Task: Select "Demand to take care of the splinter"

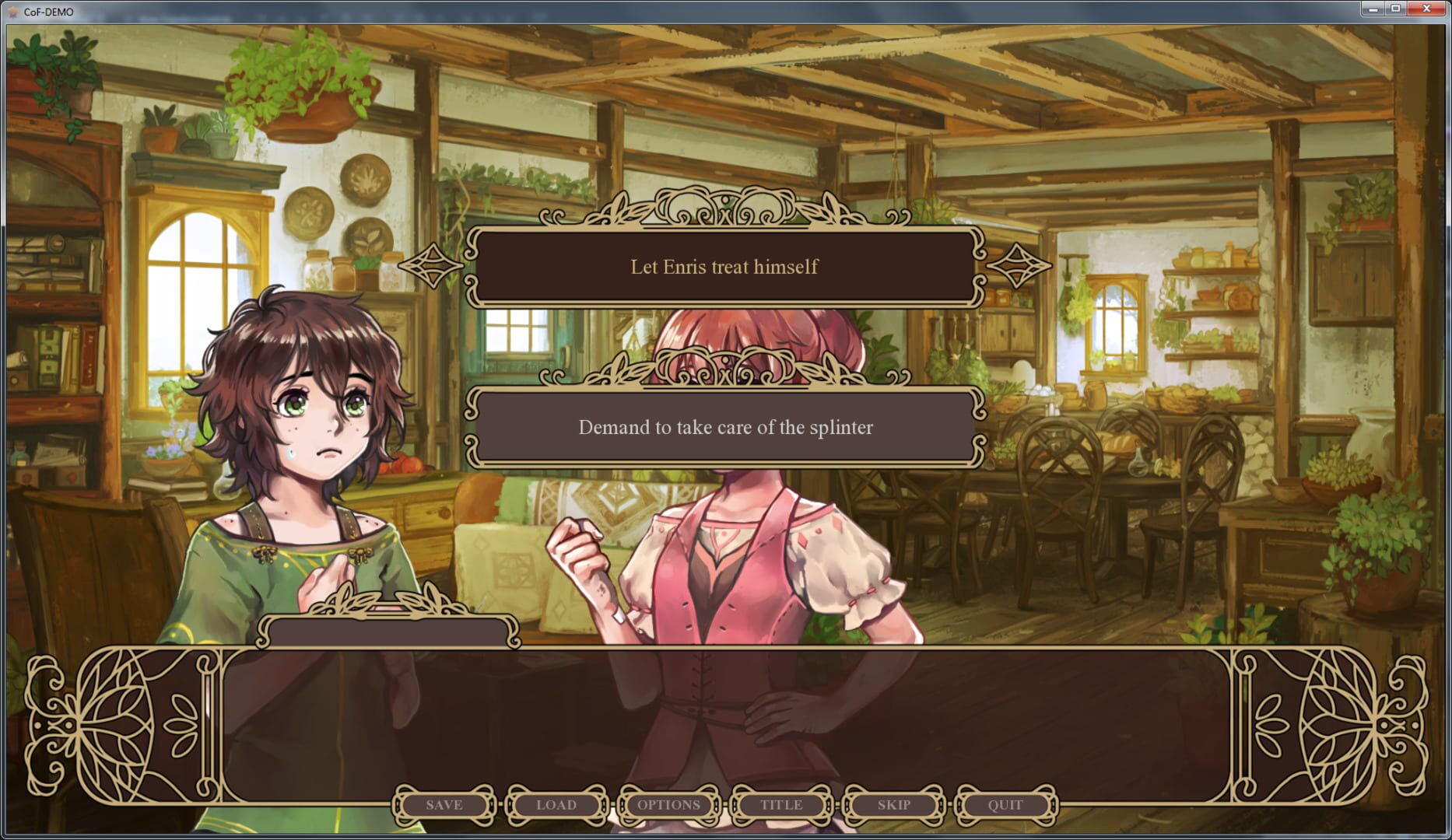Action: pos(724,426)
